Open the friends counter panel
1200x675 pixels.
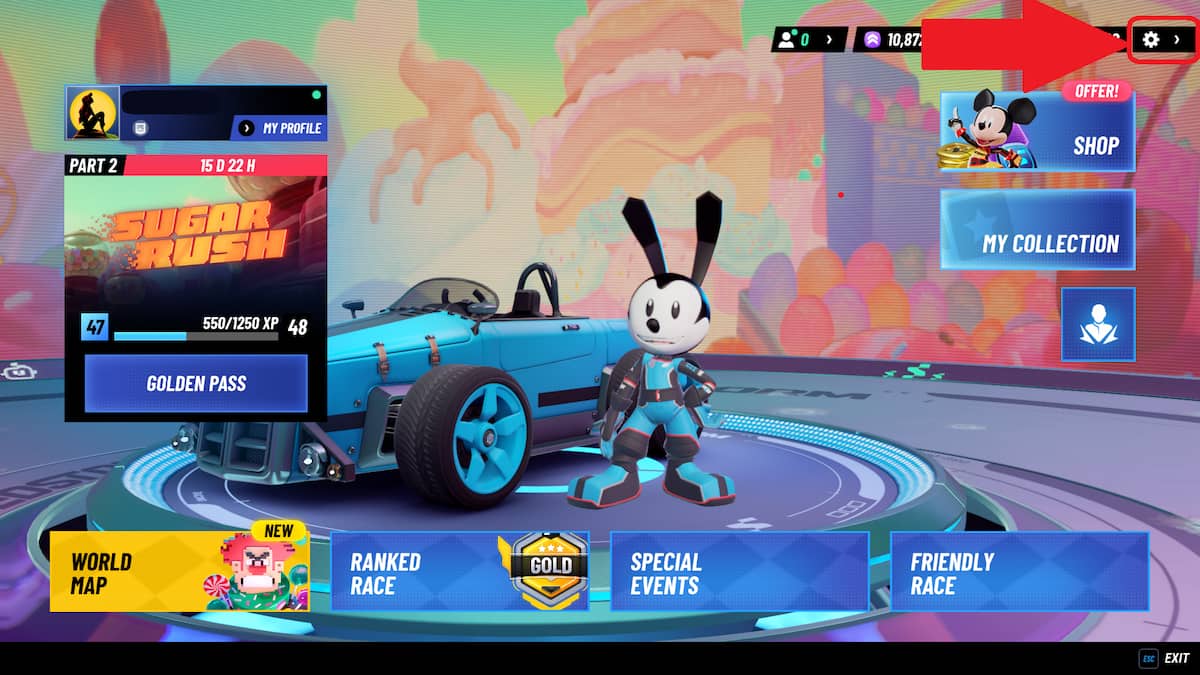[x=809, y=40]
